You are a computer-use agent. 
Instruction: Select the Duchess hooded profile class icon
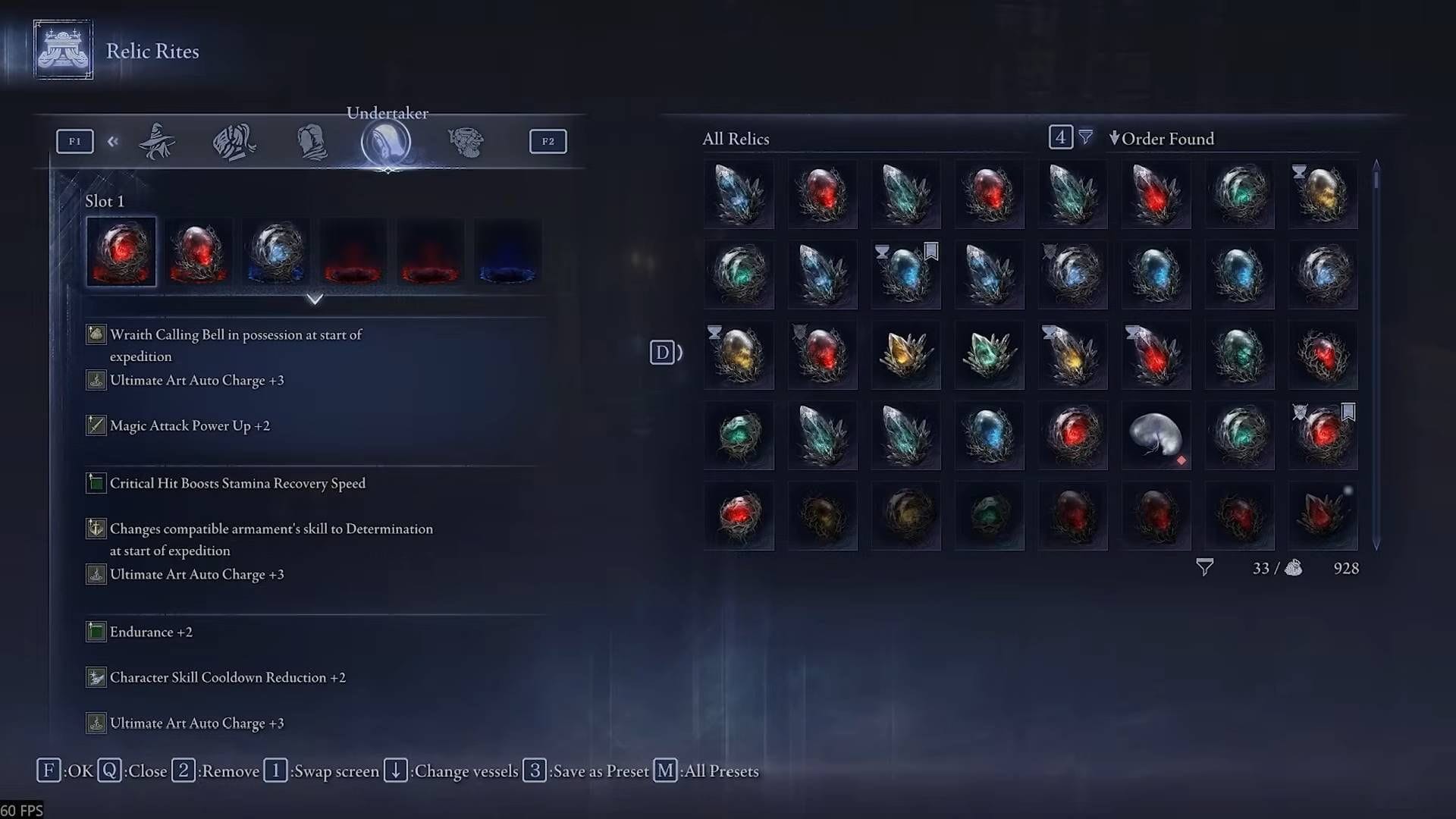tap(311, 141)
